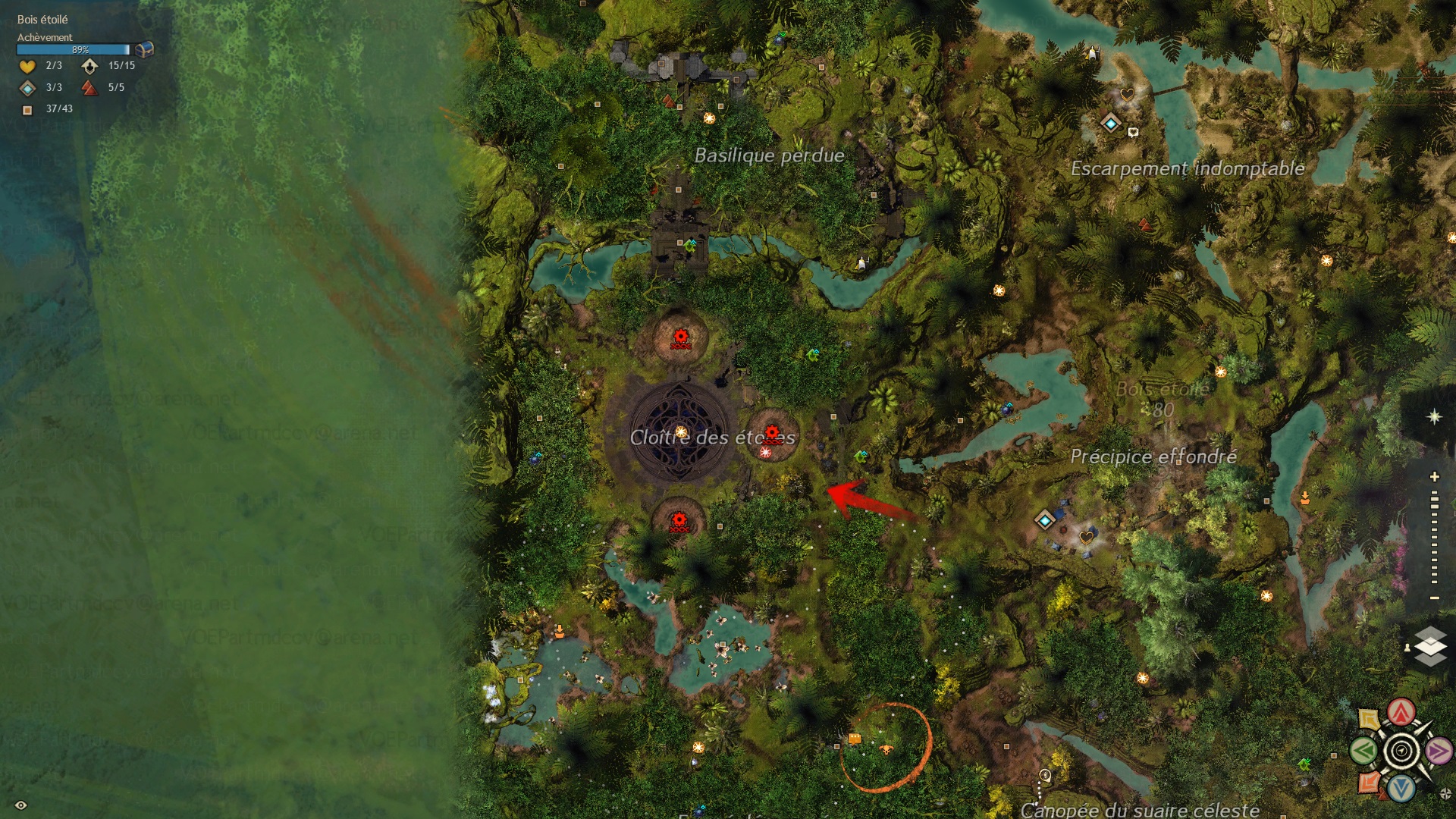The width and height of the screenshot is (1456, 819).
Task: Select the blue downward arrow compass button
Action: [1401, 789]
